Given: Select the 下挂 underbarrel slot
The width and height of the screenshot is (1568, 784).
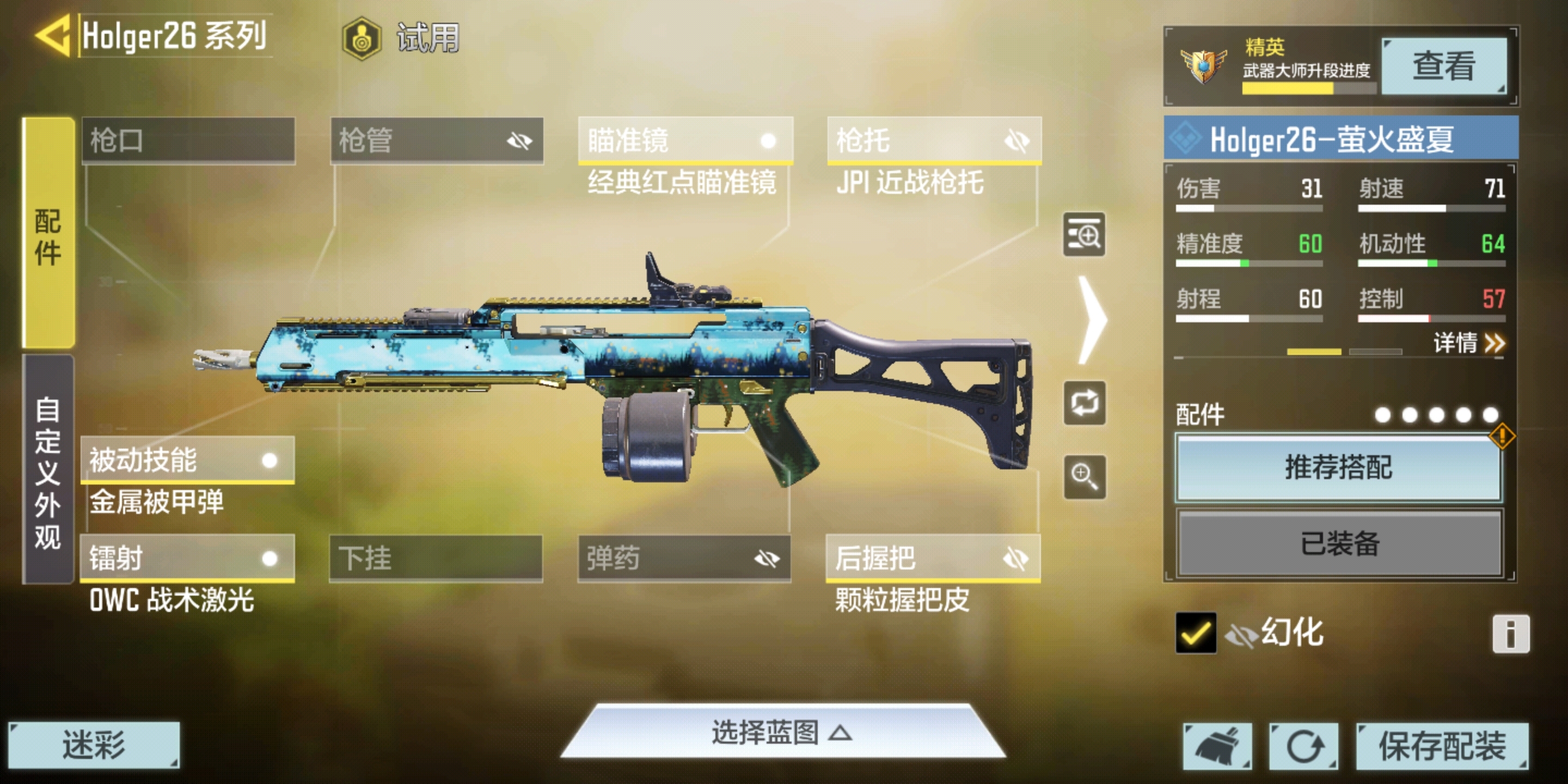Looking at the screenshot, I should (x=435, y=558).
